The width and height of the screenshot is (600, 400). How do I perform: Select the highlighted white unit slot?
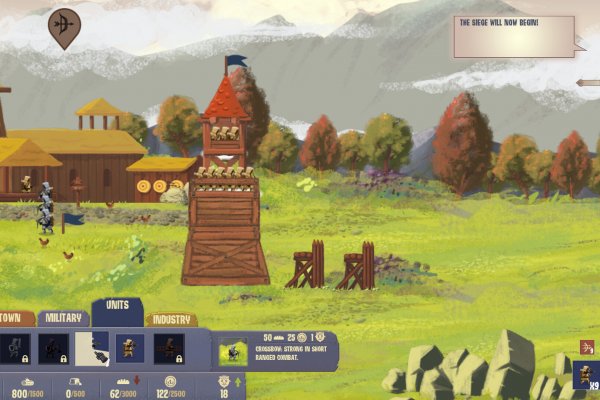tap(91, 348)
